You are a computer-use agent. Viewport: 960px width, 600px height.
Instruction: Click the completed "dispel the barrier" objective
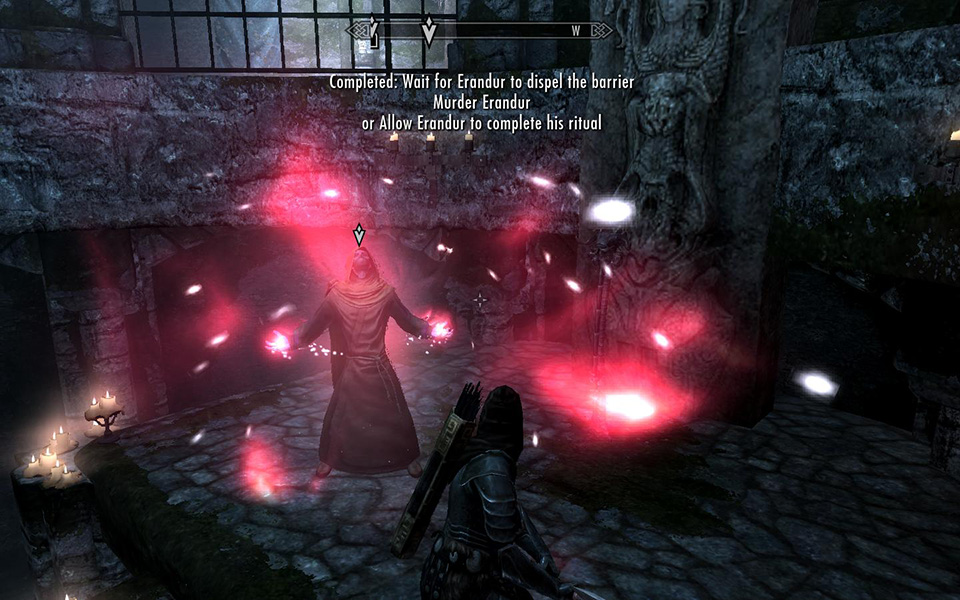pyautogui.click(x=483, y=81)
